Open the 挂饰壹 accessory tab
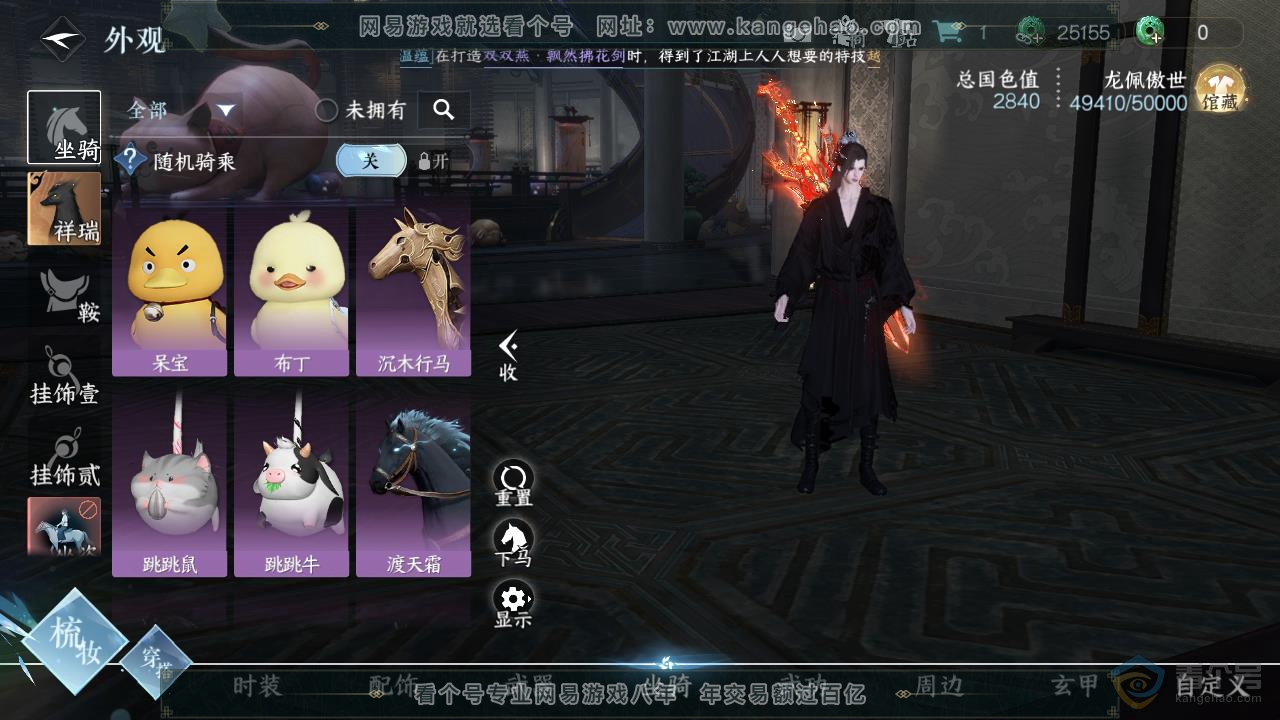The image size is (1280, 720). tap(64, 377)
